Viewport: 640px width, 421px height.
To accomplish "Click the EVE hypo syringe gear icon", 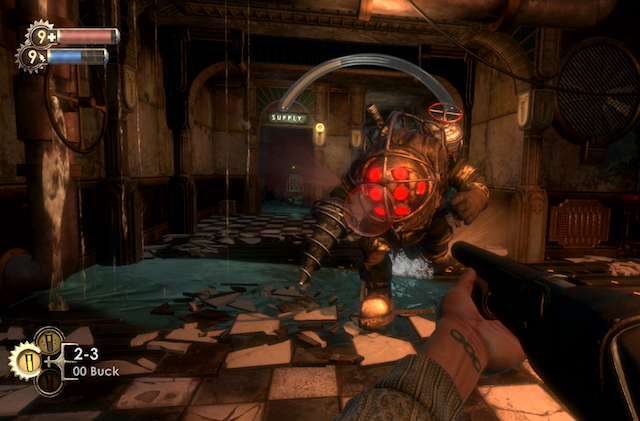I will pyautogui.click(x=31, y=57).
